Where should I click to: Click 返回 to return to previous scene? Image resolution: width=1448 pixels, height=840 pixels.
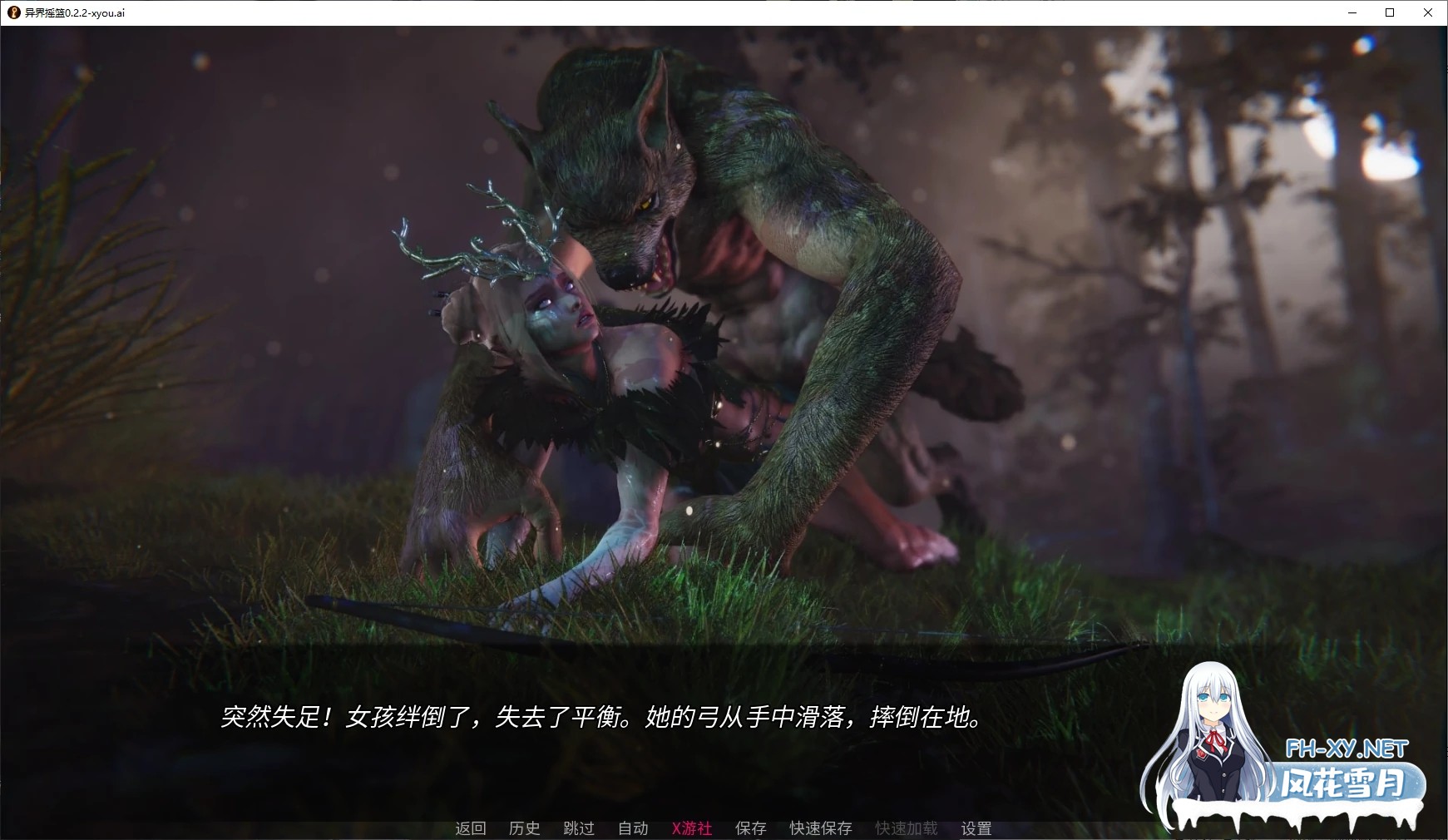point(469,828)
